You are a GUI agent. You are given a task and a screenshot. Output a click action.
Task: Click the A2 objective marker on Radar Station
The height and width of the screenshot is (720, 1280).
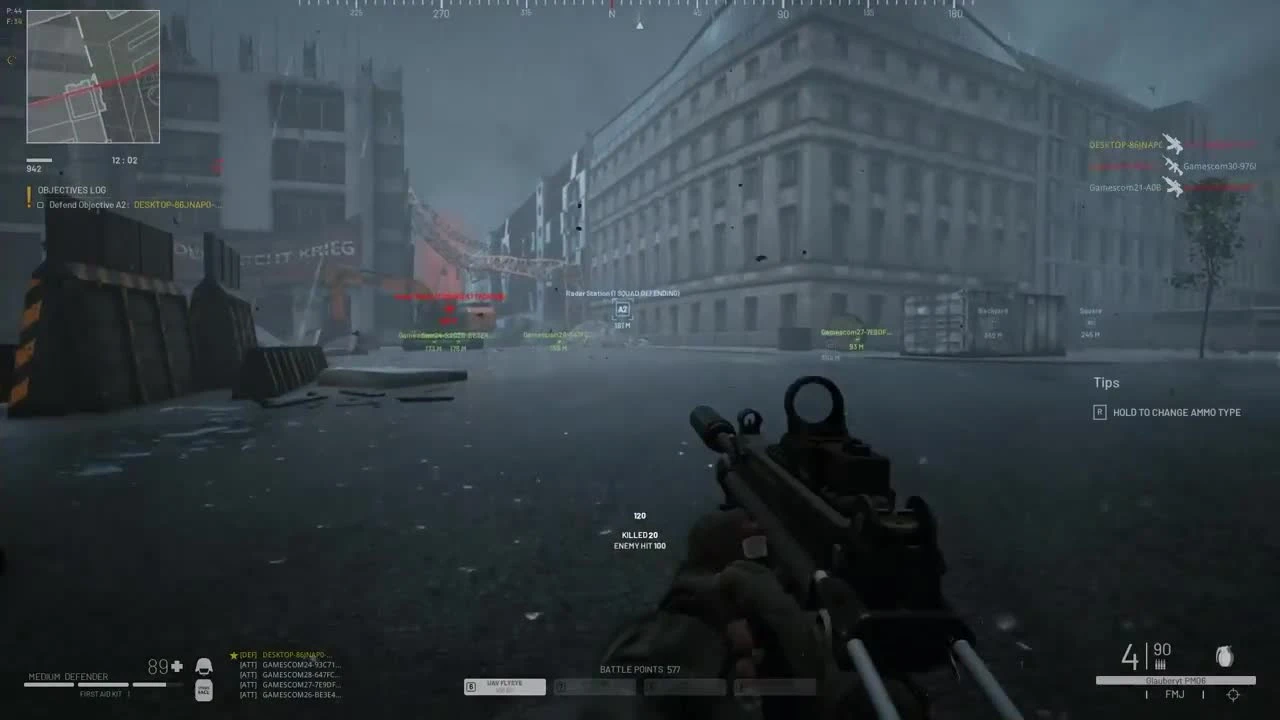pyautogui.click(x=622, y=311)
